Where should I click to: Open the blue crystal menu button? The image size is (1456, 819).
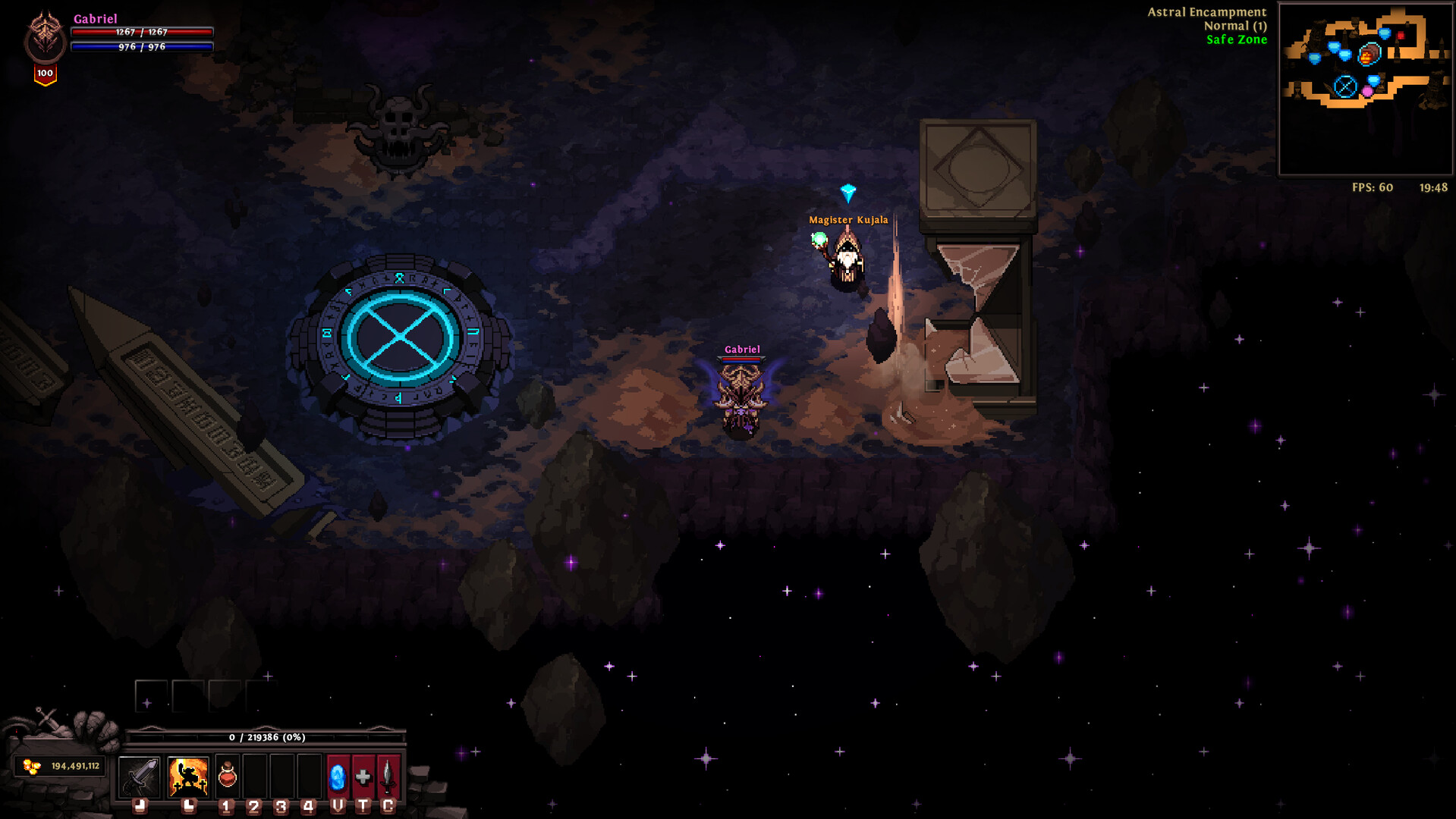[x=338, y=776]
